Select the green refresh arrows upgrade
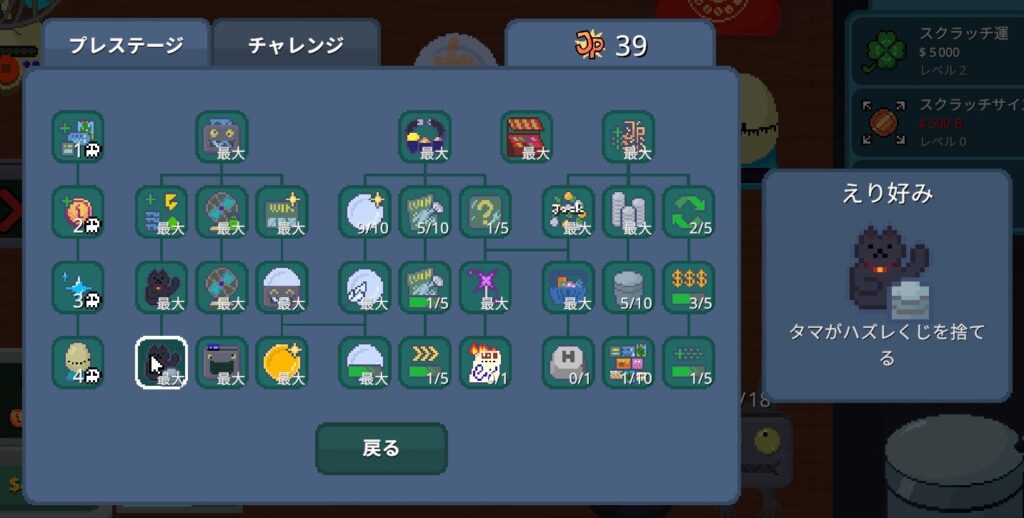Viewport: 1024px width, 518px height. 688,211
